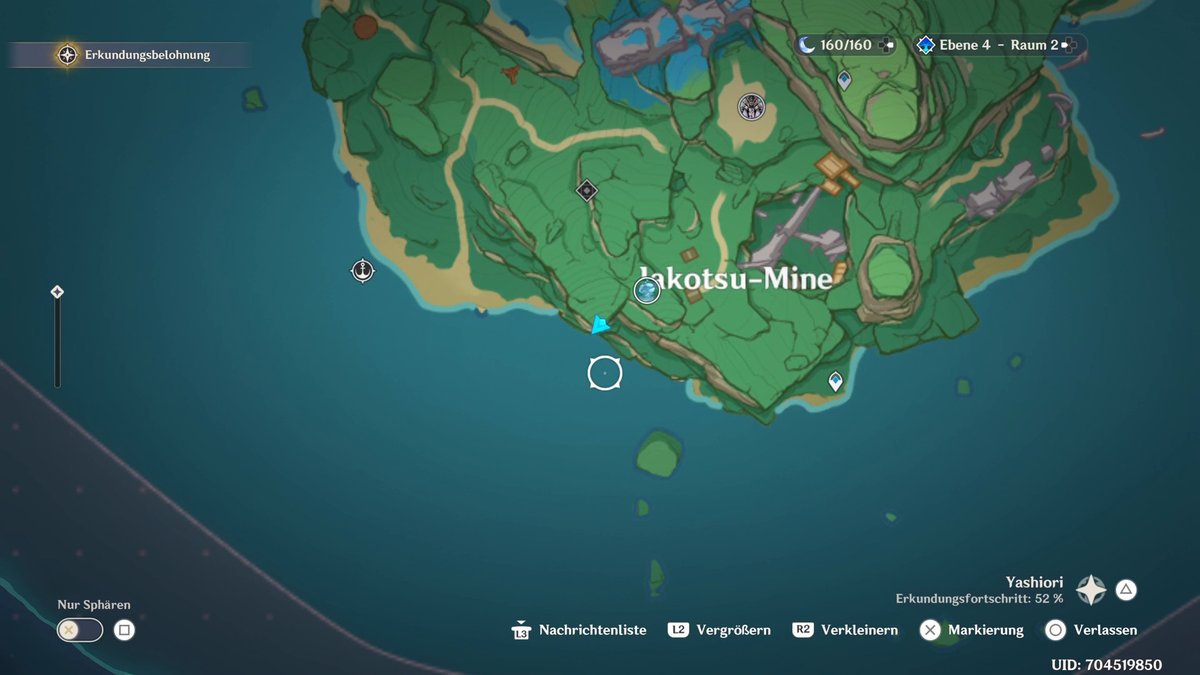
Task: Click the cyan player position arrow
Action: [x=599, y=325]
